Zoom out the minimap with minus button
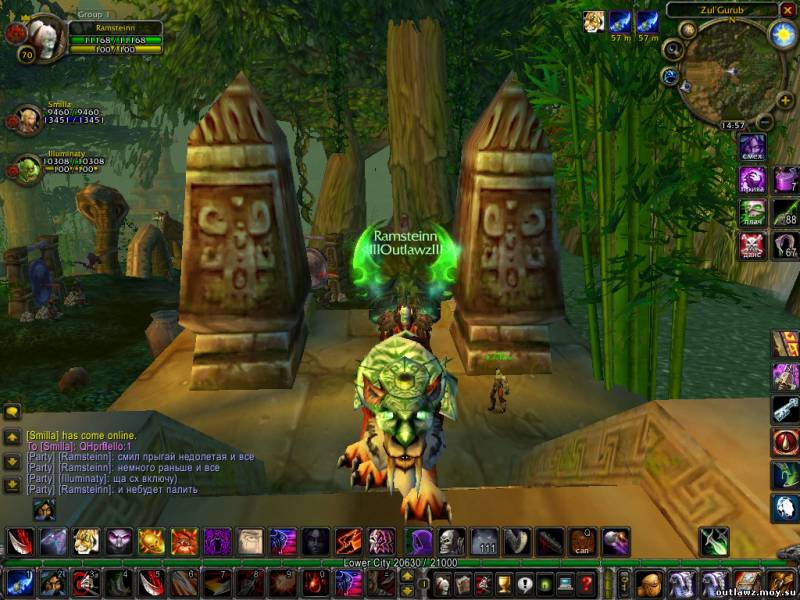 763,122
